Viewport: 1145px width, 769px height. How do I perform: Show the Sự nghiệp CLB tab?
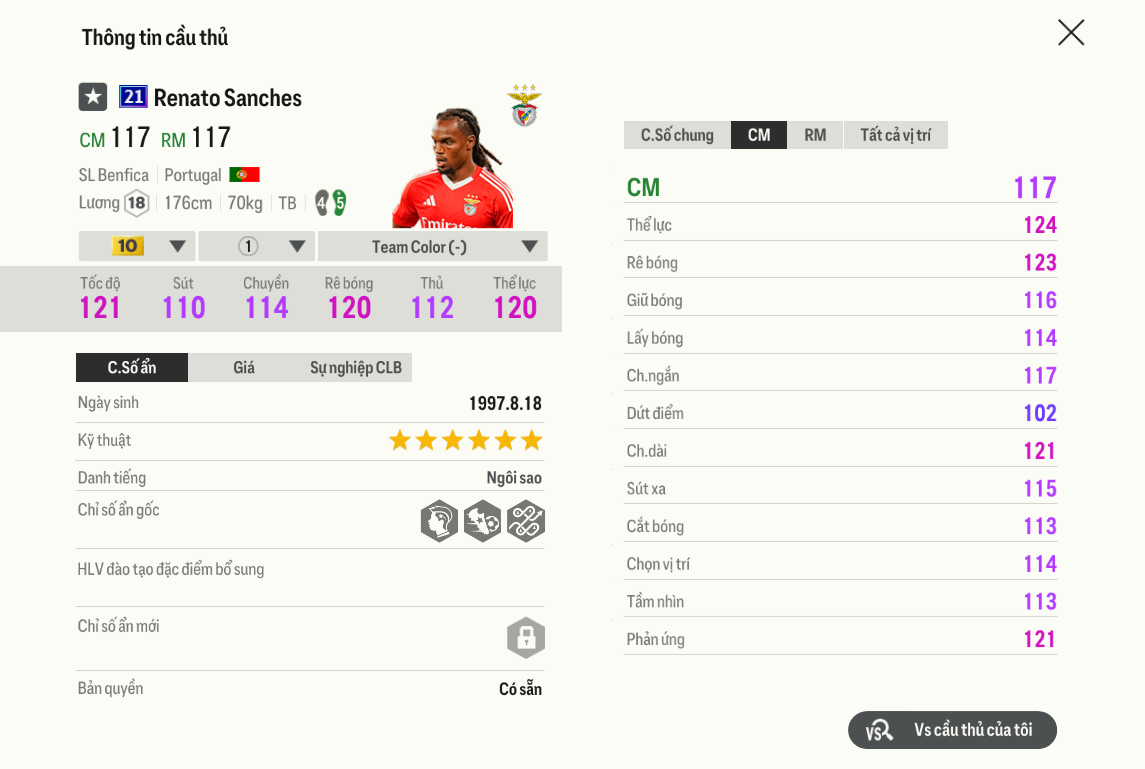pos(356,368)
